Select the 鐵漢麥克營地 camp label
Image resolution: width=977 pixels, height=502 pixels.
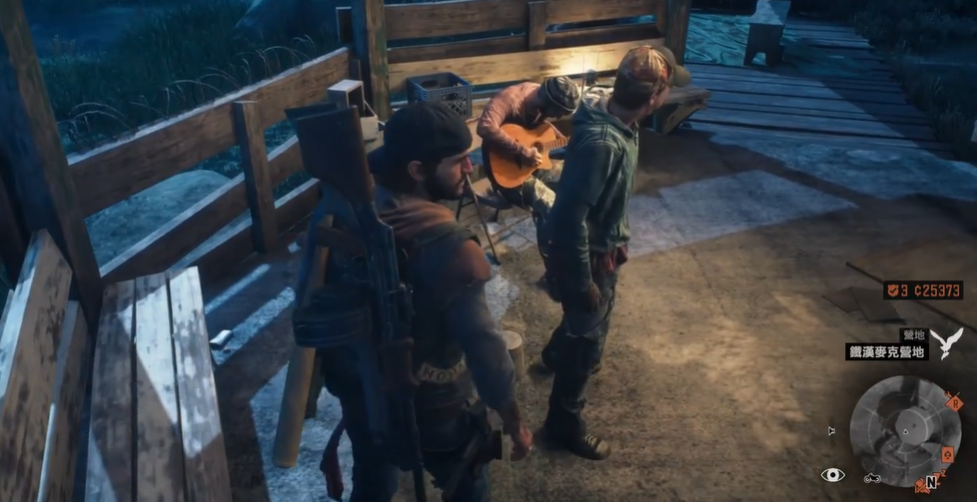(886, 351)
